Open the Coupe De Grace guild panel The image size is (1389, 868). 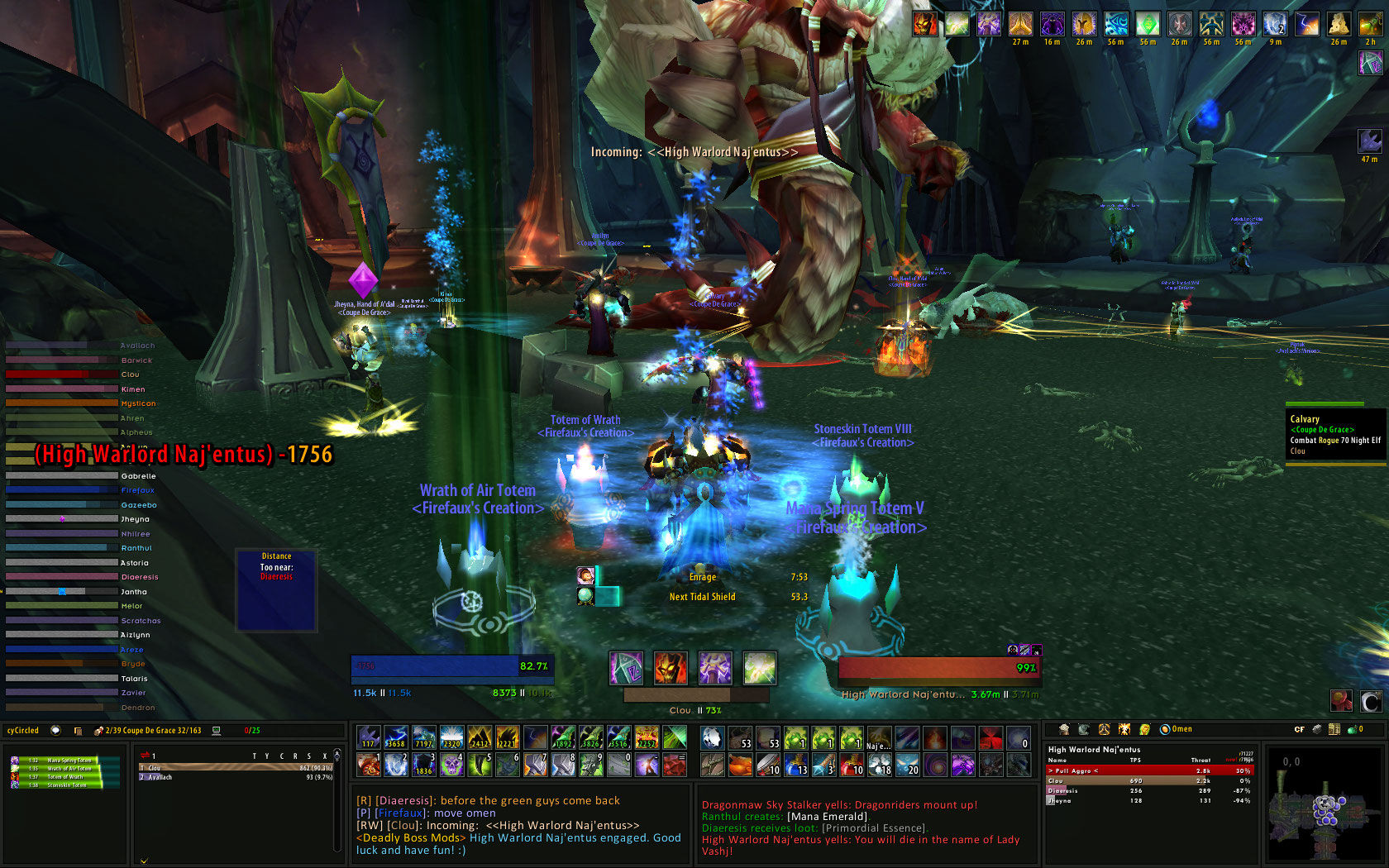154,731
